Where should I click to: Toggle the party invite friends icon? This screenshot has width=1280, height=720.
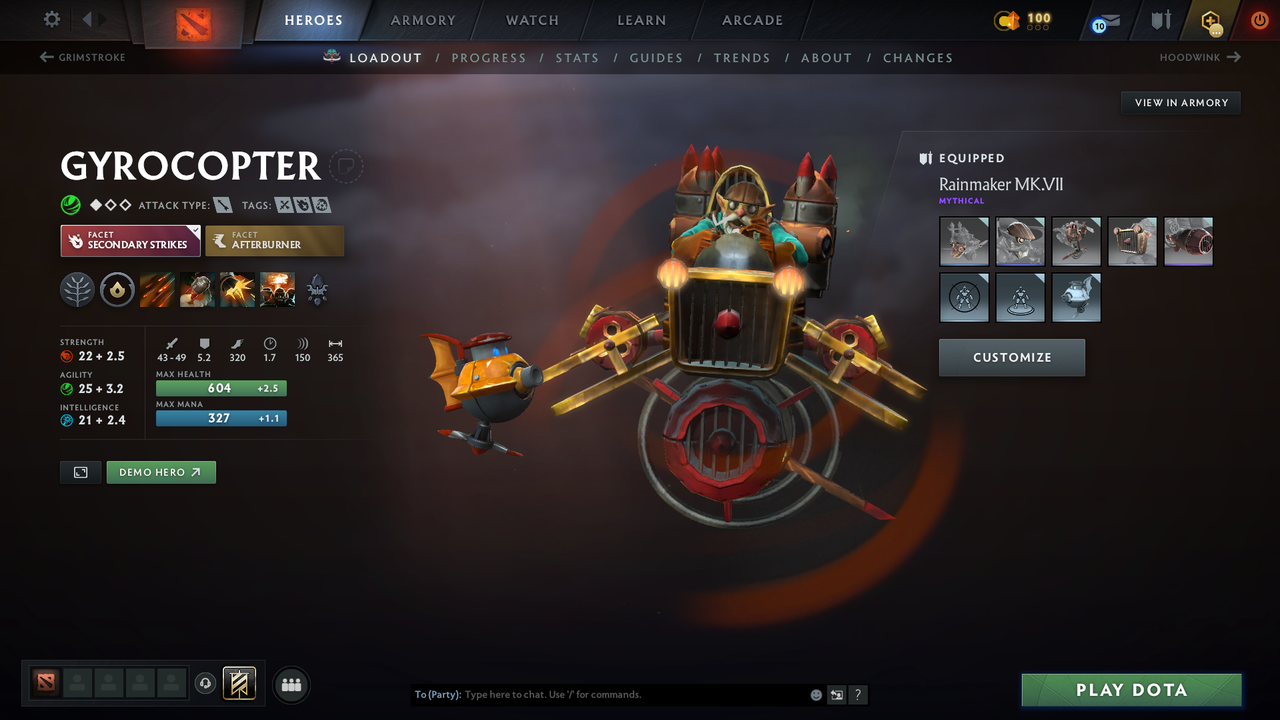[290, 684]
